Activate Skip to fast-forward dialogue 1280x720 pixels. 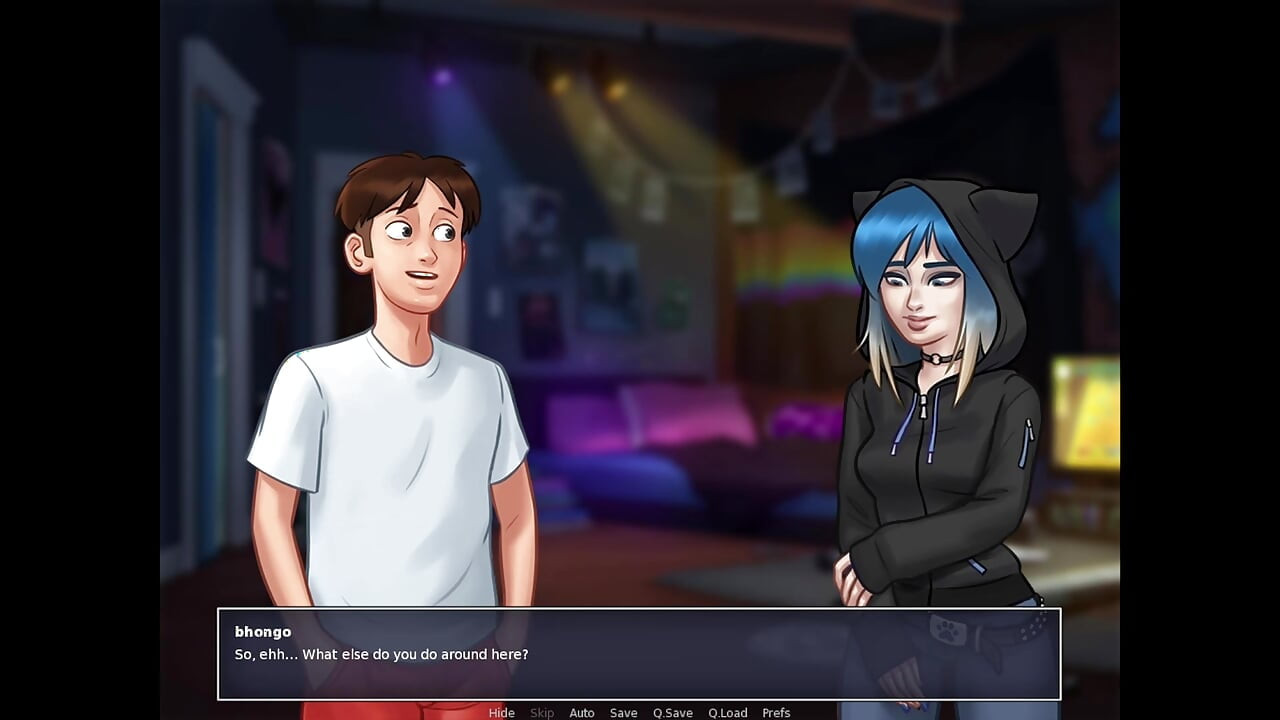click(x=542, y=713)
